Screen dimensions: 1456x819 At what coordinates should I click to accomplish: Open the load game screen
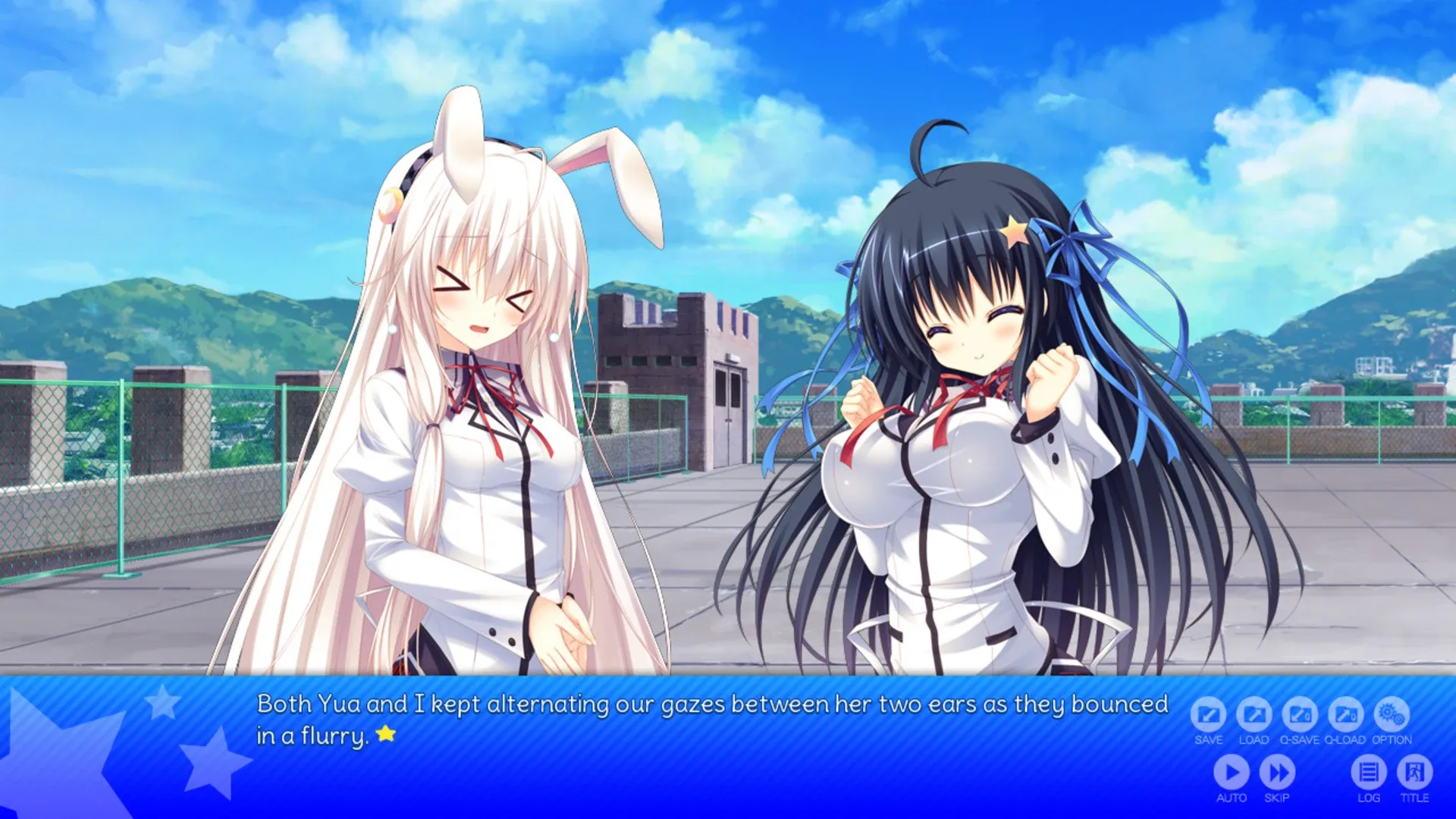(x=1254, y=713)
